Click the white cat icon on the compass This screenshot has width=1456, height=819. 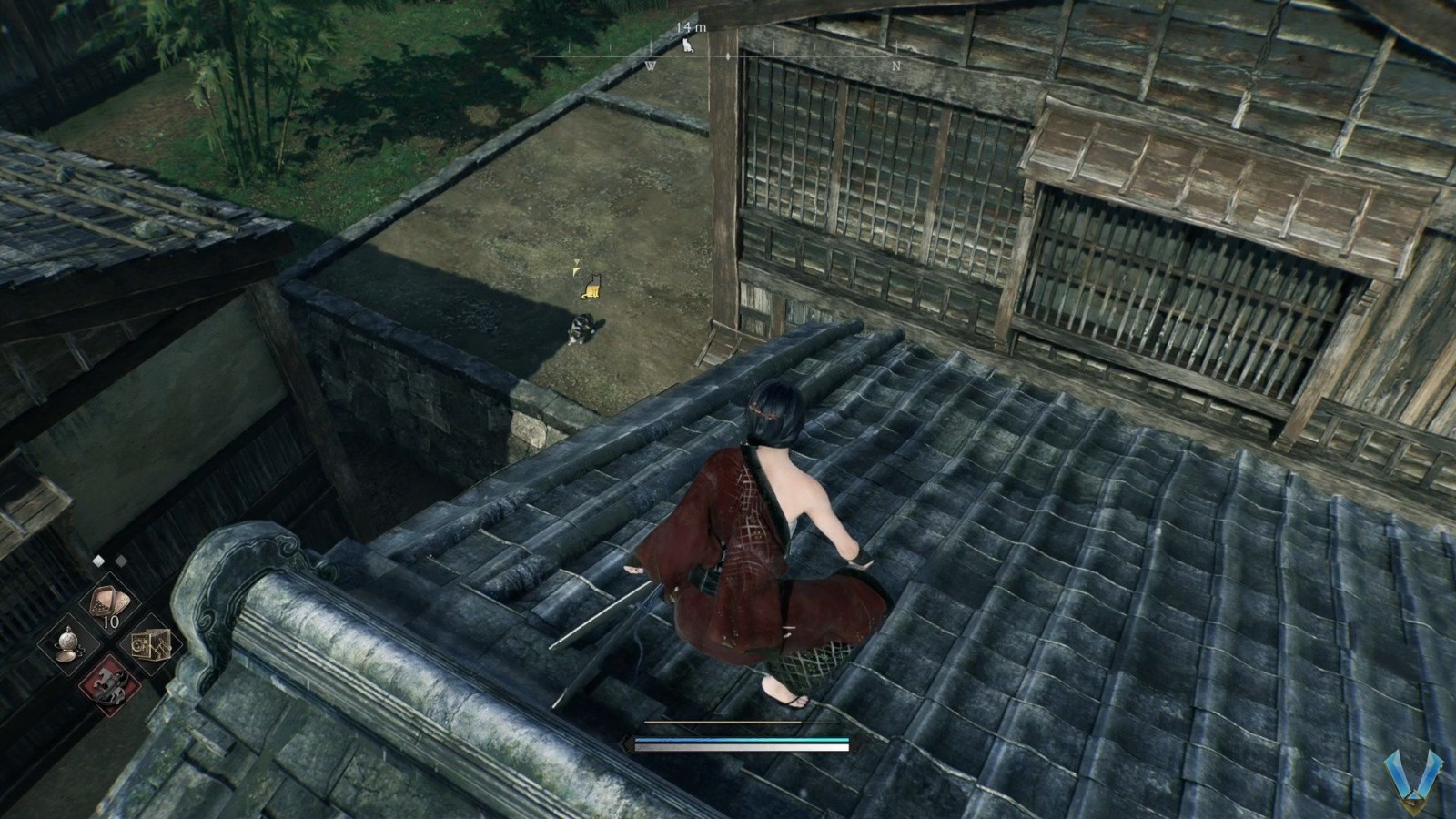687,45
